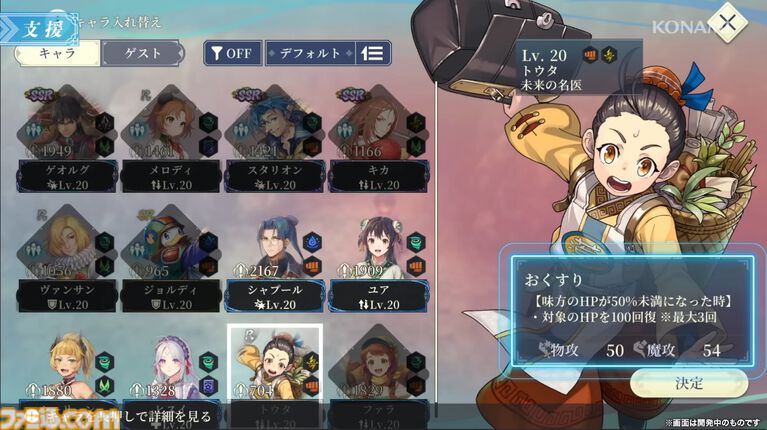Open the デフォルト sort dropdown
Screen dimensions: 767x430
click(308, 53)
